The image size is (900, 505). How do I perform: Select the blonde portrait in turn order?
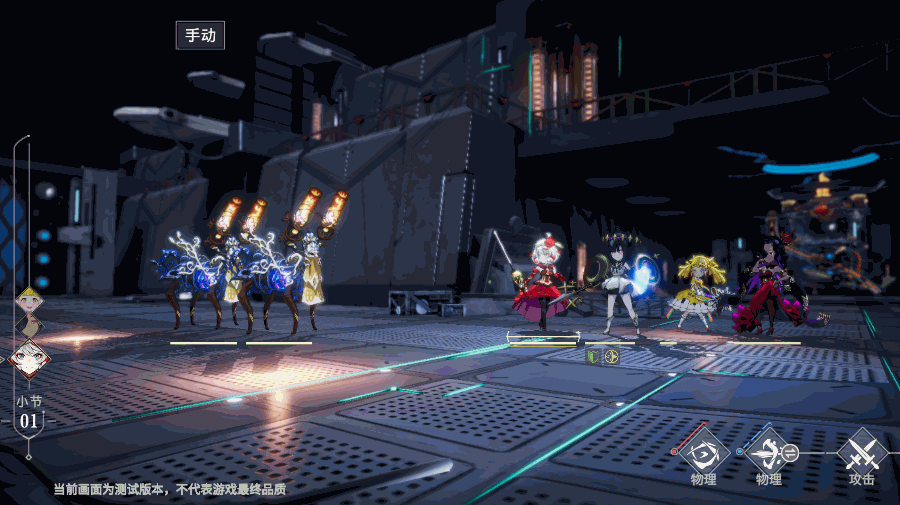[x=29, y=300]
